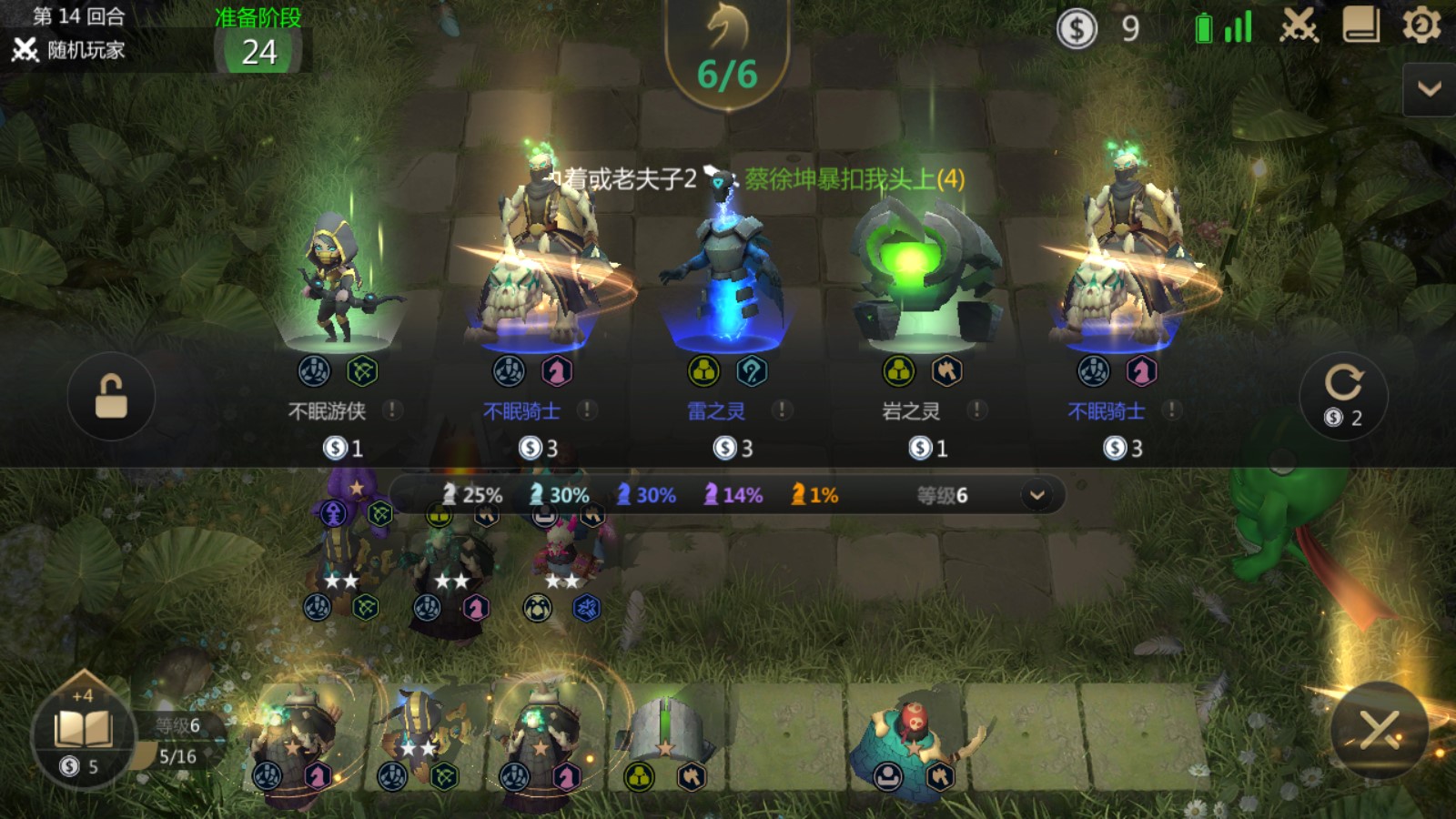1456x819 pixels.
Task: Expand the top-right dropdown arrow
Action: click(1429, 89)
